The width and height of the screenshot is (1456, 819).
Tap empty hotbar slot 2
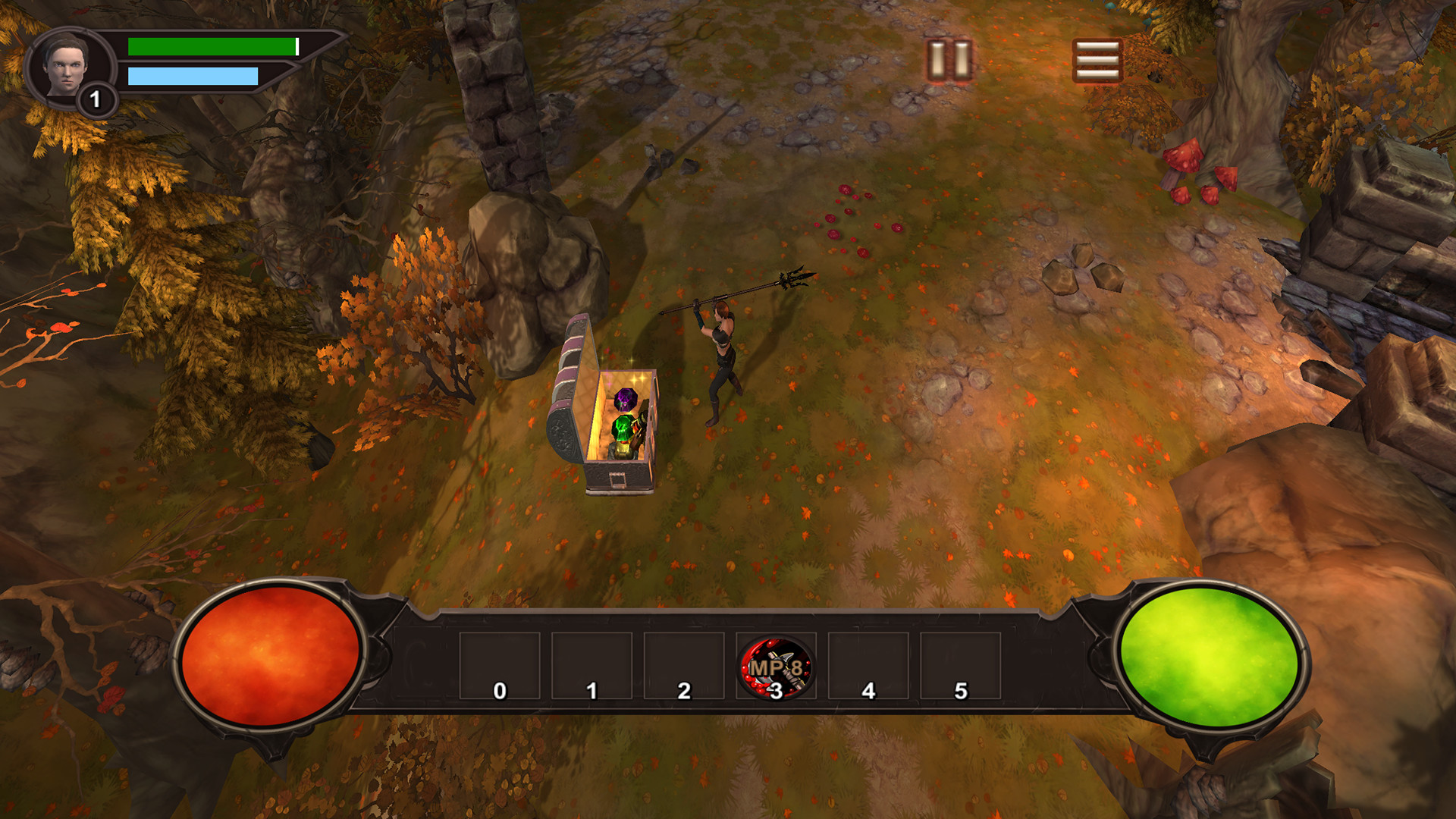683,667
